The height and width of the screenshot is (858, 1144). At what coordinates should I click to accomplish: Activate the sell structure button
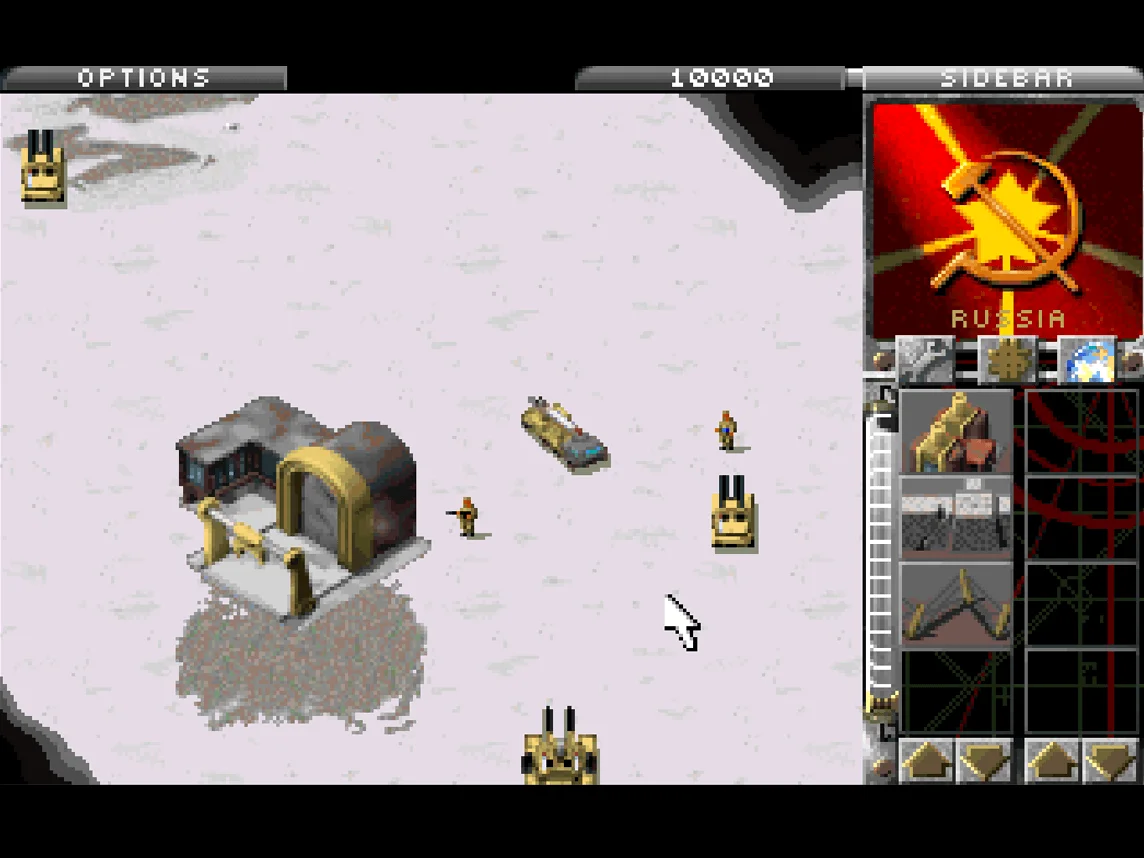click(1007, 360)
